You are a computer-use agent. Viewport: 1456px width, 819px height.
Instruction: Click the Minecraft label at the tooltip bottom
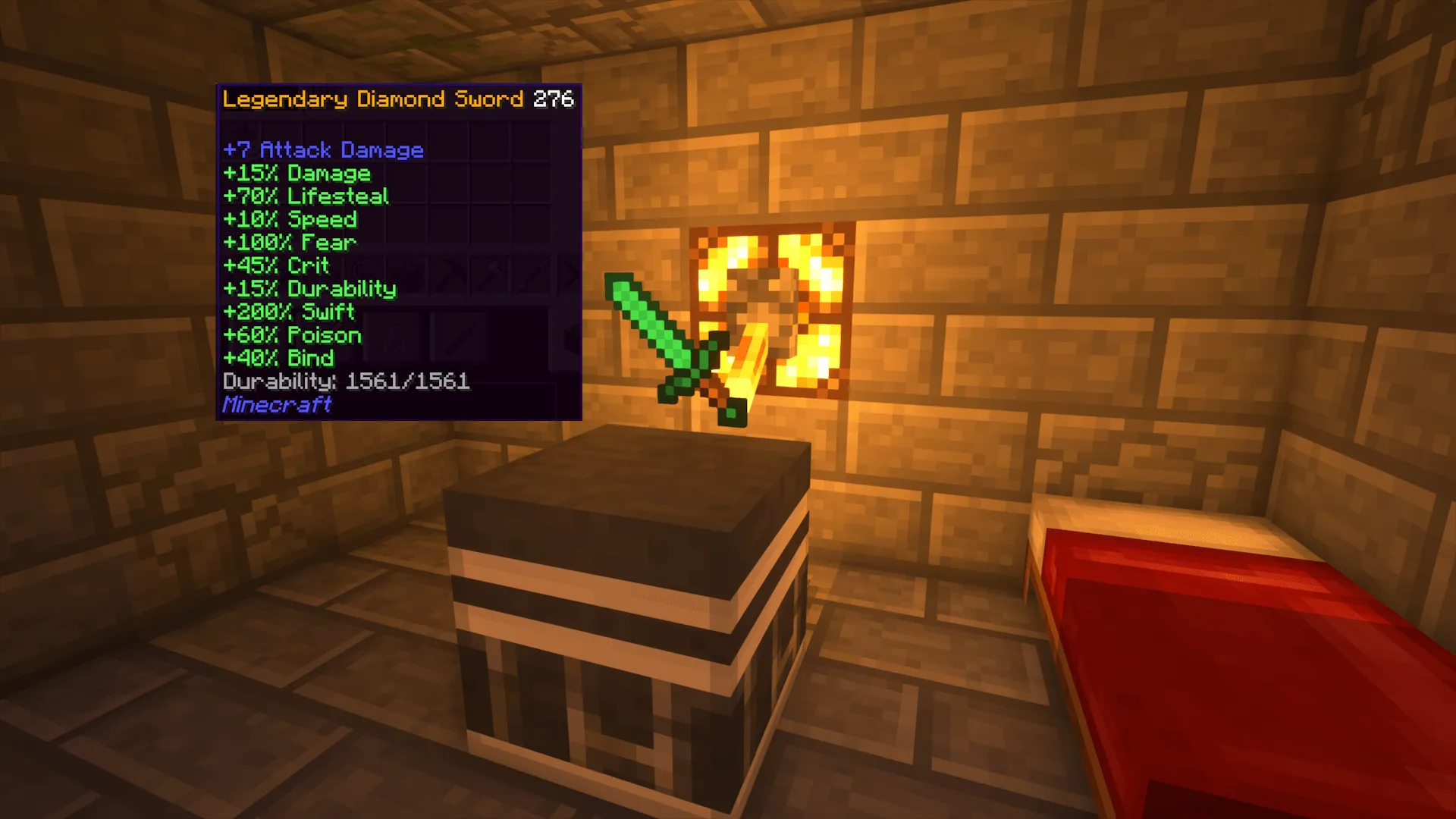tap(276, 406)
